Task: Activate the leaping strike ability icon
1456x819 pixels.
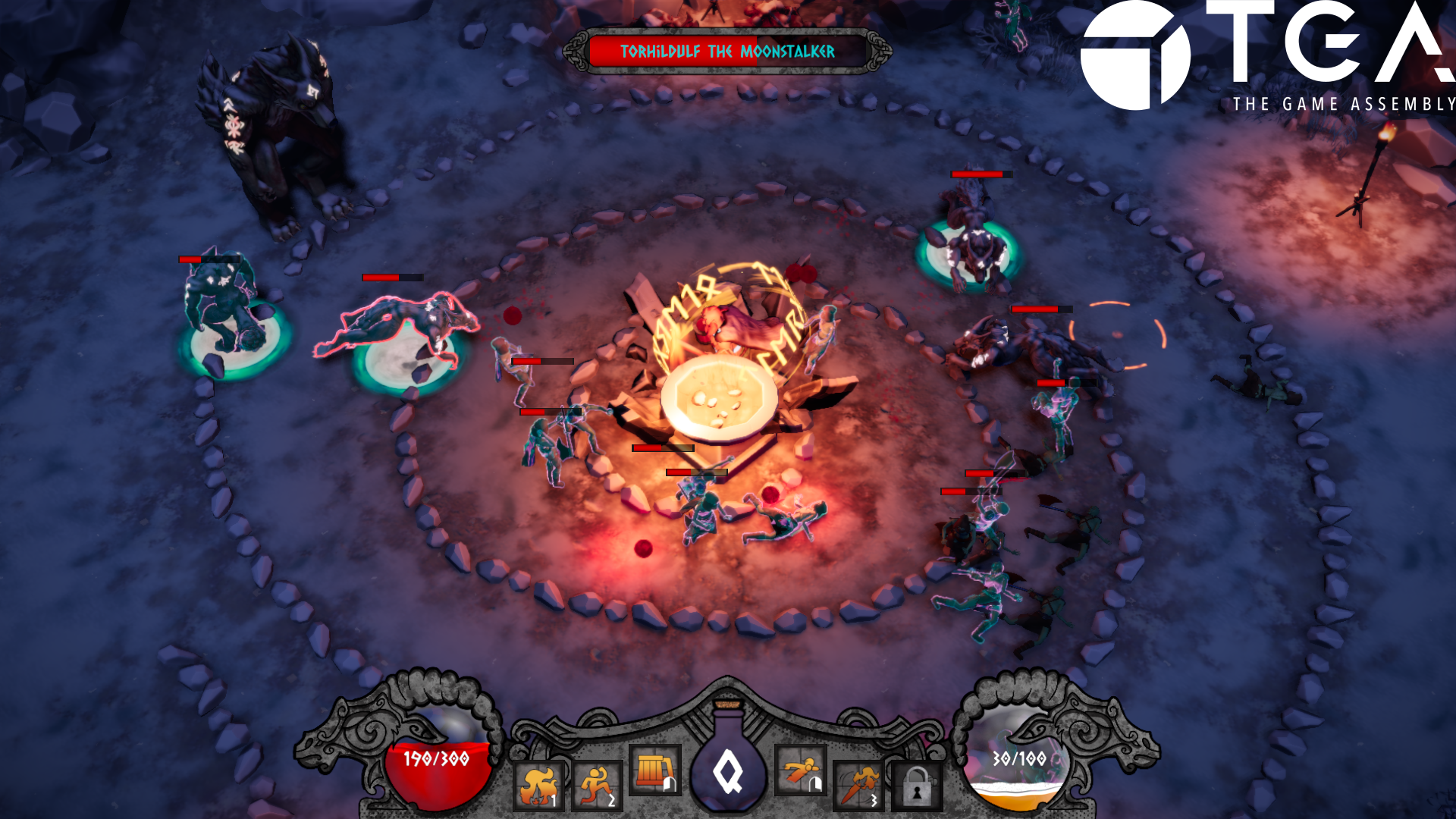Action: pos(799,768)
